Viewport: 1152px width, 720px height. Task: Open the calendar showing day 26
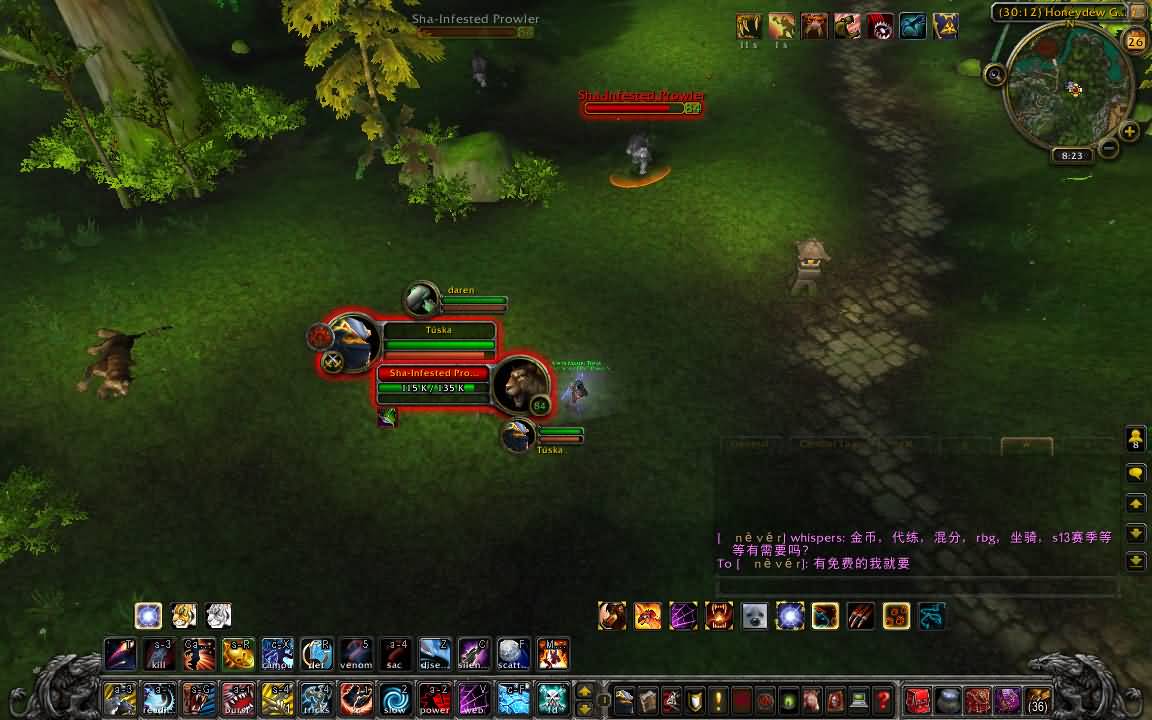(1135, 41)
